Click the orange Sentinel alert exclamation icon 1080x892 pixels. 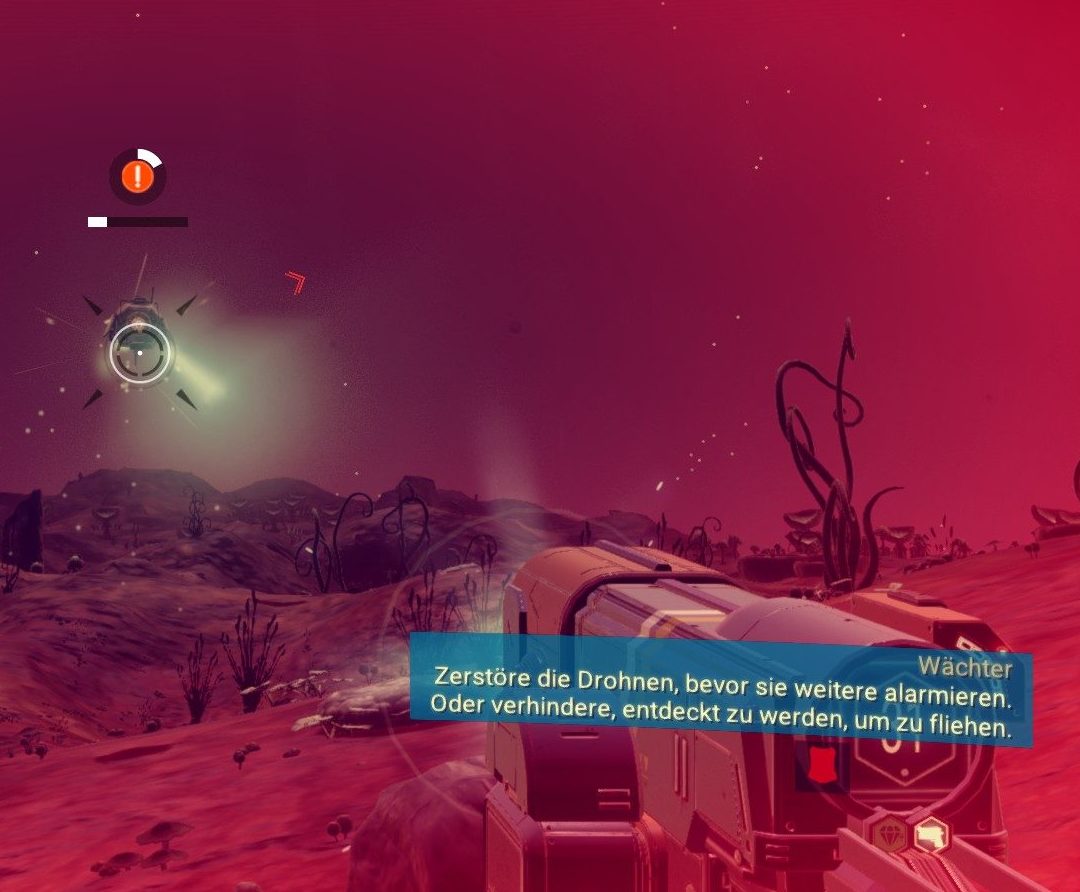click(138, 177)
